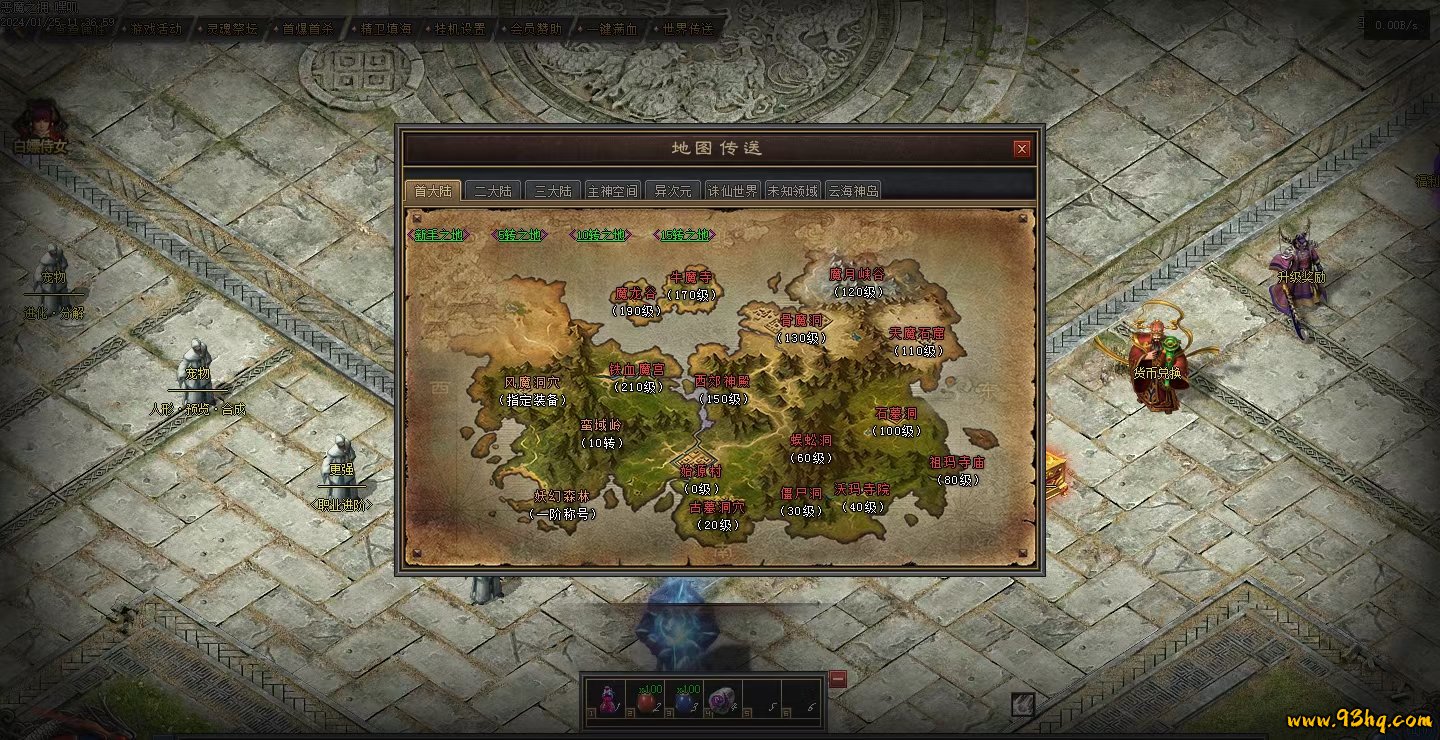Open the 游戏活动 menu

coord(157,29)
